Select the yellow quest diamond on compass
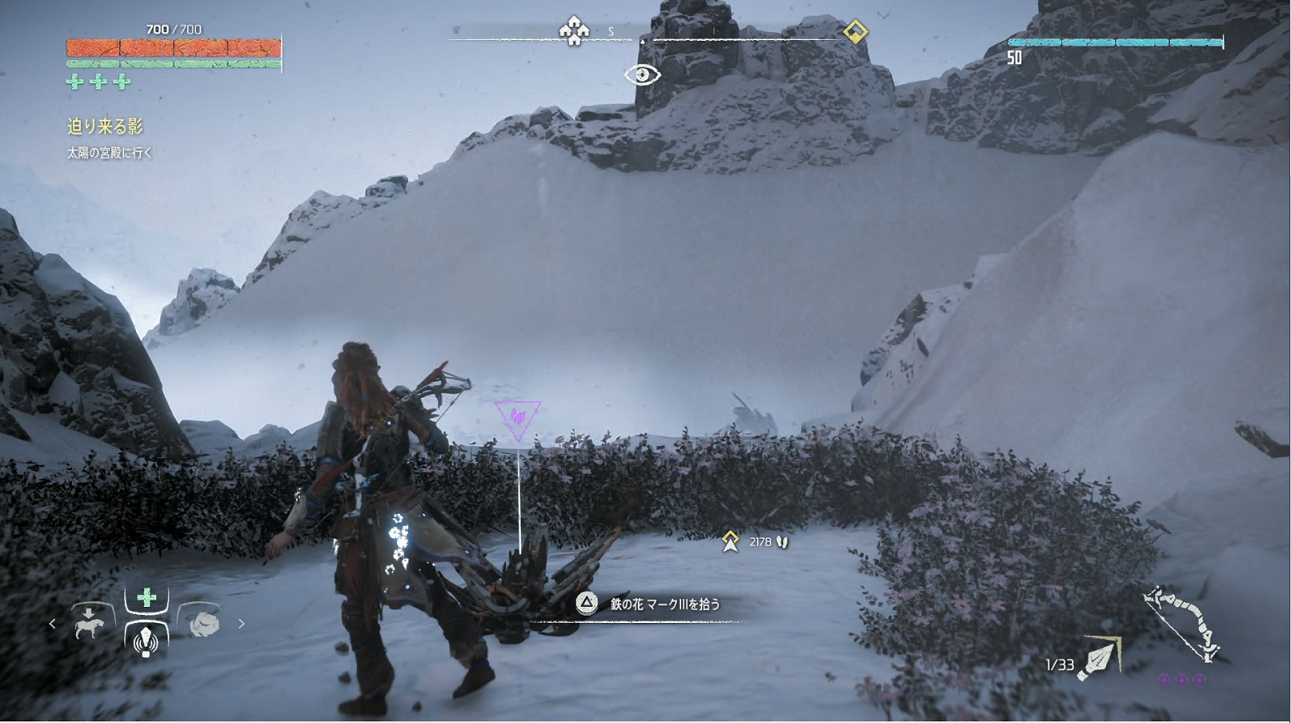Screen dimensions: 1291x723 coord(855,32)
